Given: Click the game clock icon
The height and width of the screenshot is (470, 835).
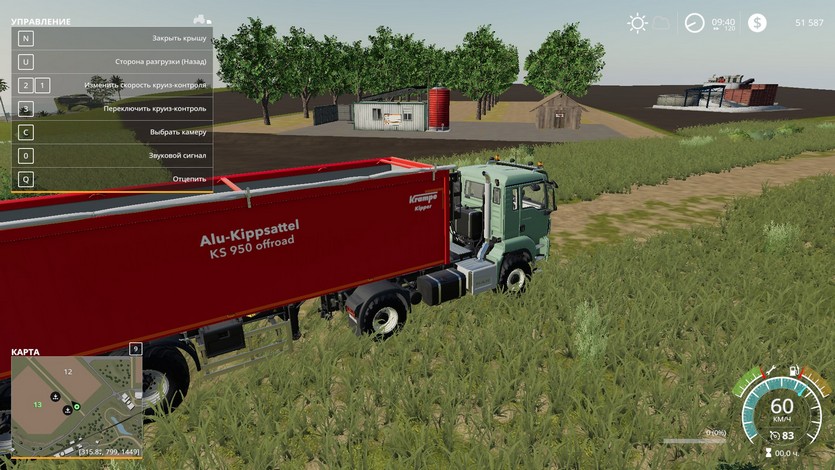Looking at the screenshot, I should 694,22.
